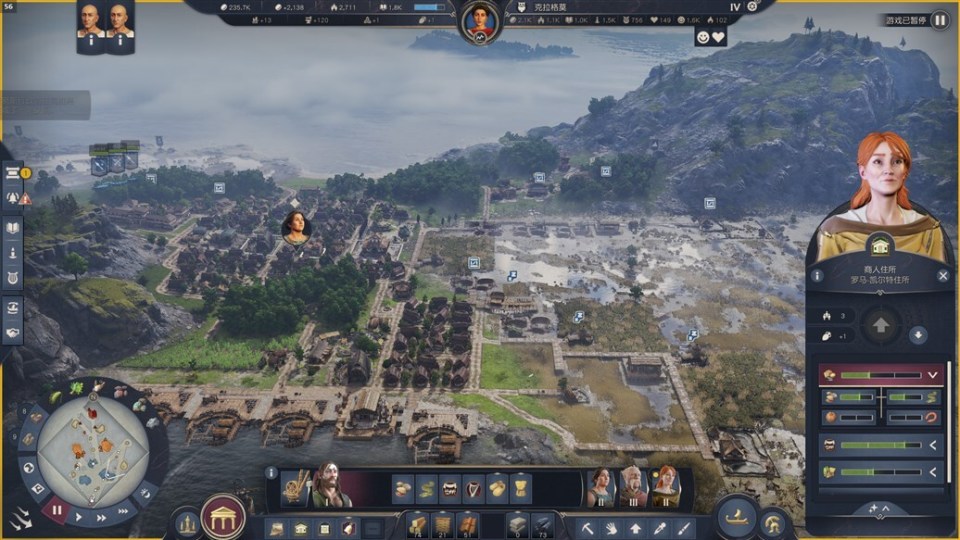This screenshot has width=960, height=540.
Task: Open the military helmet menu
Action: (772, 522)
